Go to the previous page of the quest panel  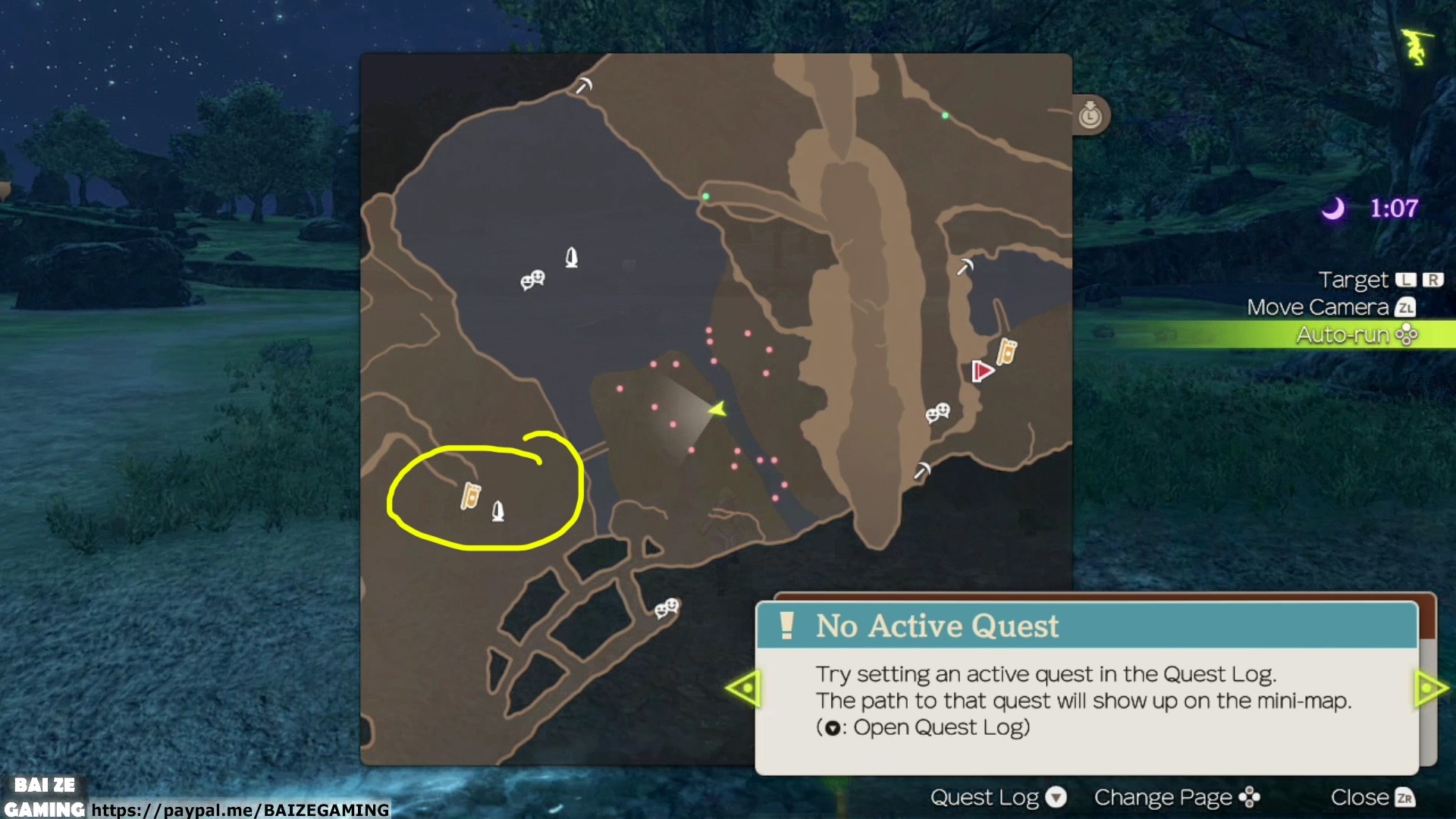click(743, 689)
